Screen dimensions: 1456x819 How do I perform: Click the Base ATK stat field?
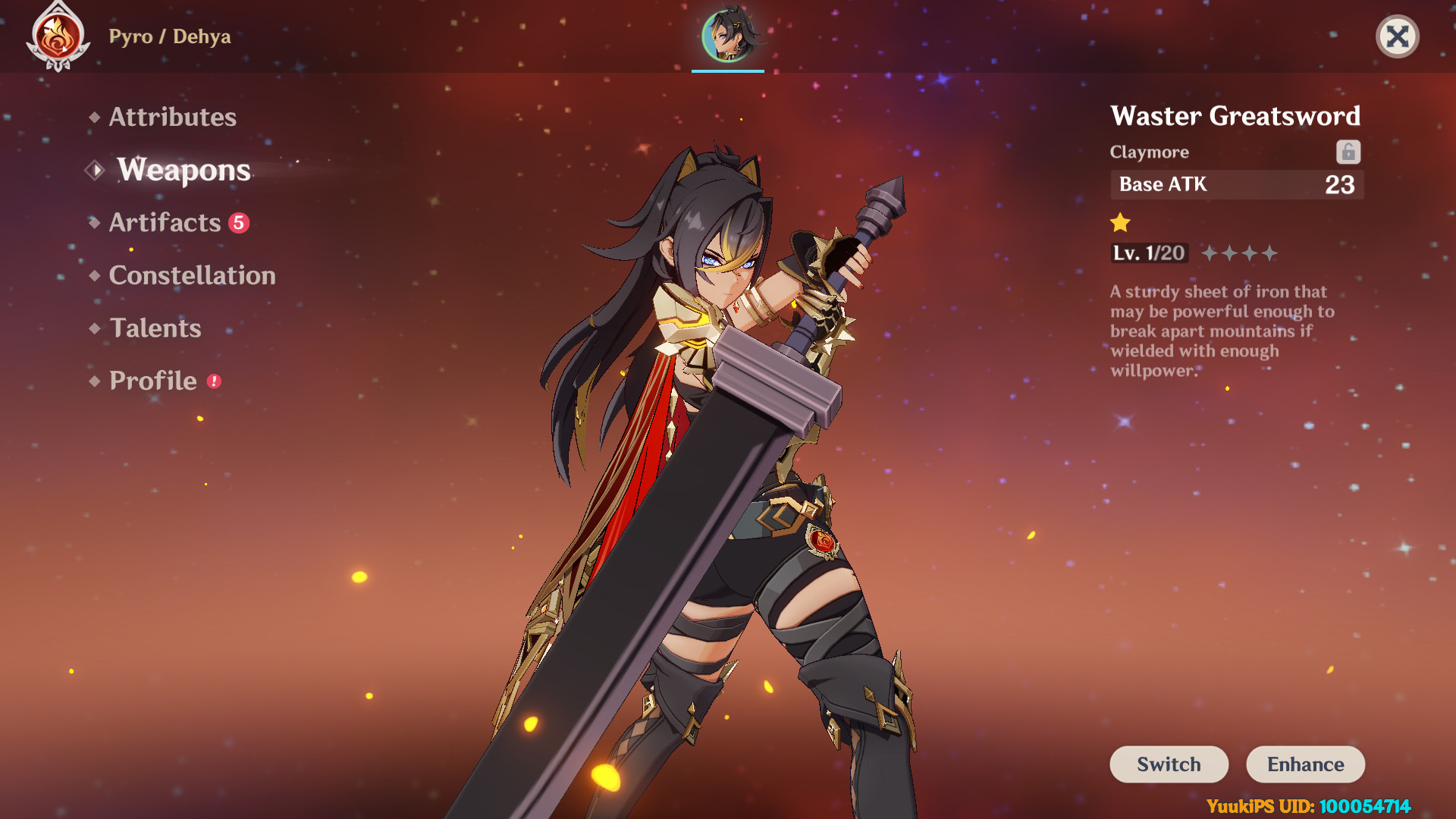click(x=1236, y=184)
